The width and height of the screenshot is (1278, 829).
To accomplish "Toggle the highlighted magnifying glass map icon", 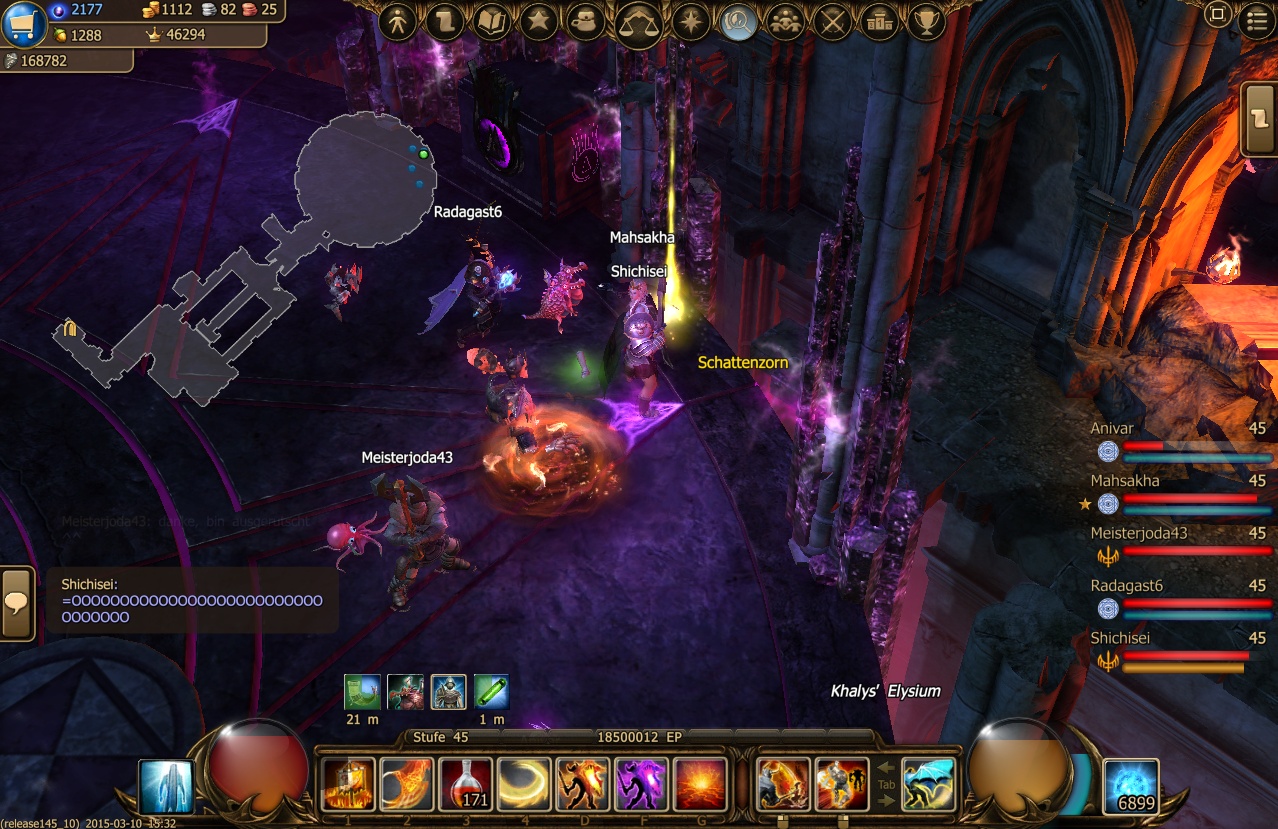I will point(738,22).
